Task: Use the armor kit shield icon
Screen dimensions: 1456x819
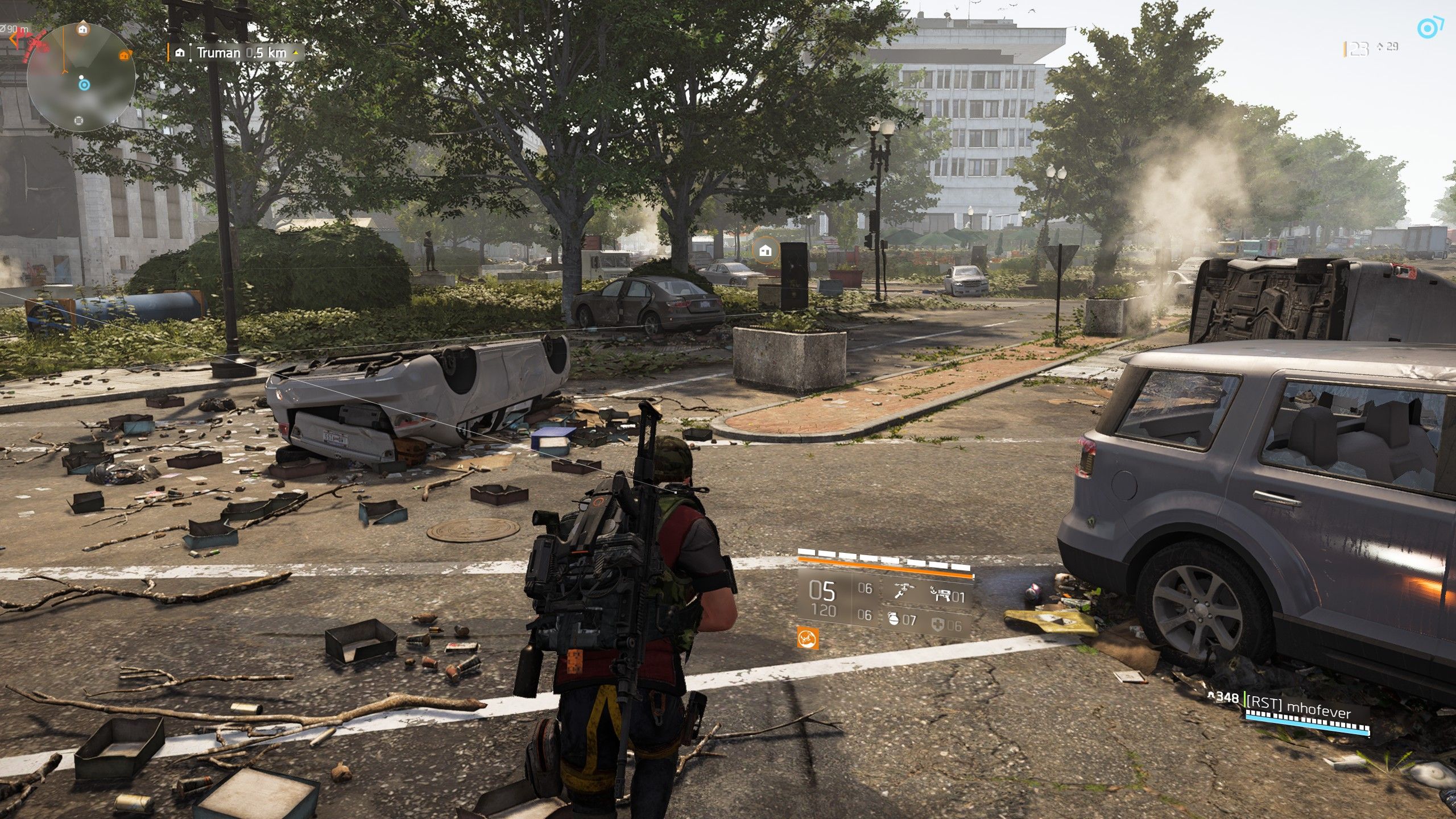Action: pyautogui.click(x=937, y=625)
